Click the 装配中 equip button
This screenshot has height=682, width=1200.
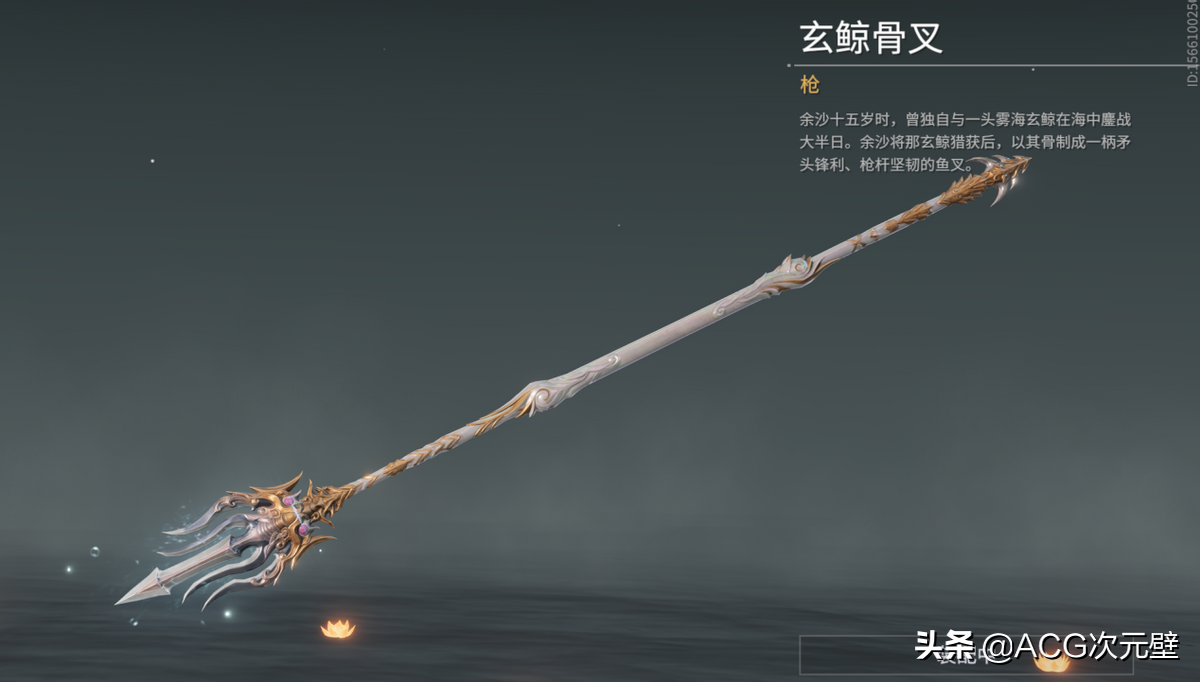tap(965, 654)
